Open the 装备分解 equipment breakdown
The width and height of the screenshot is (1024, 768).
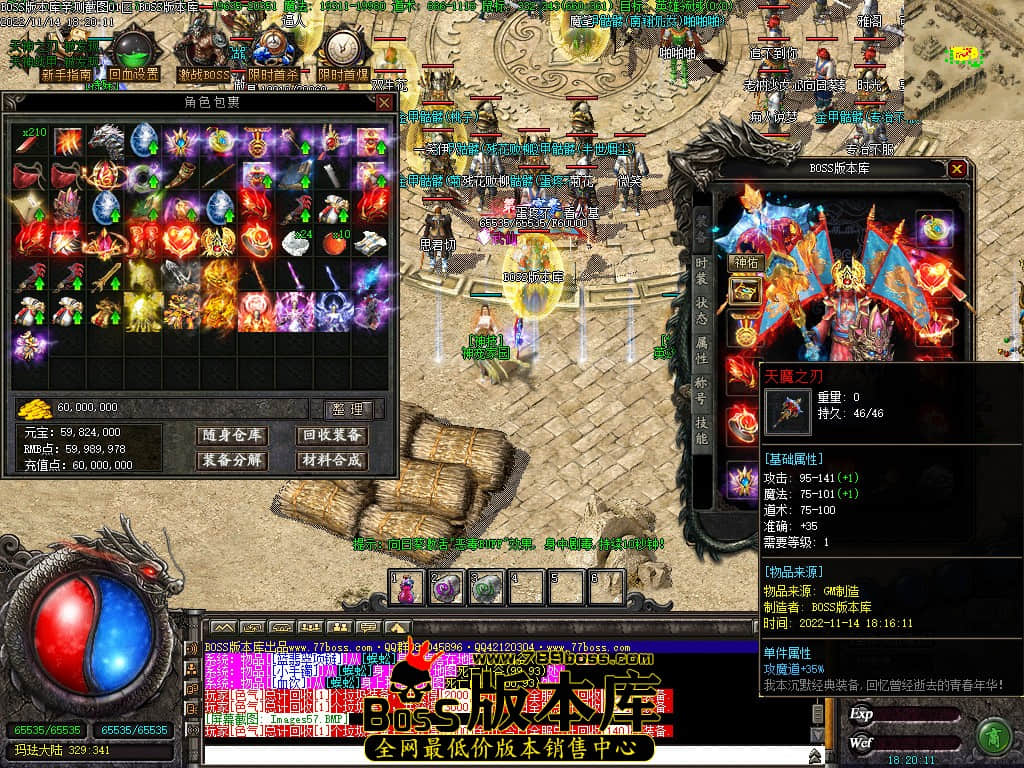(x=231, y=460)
